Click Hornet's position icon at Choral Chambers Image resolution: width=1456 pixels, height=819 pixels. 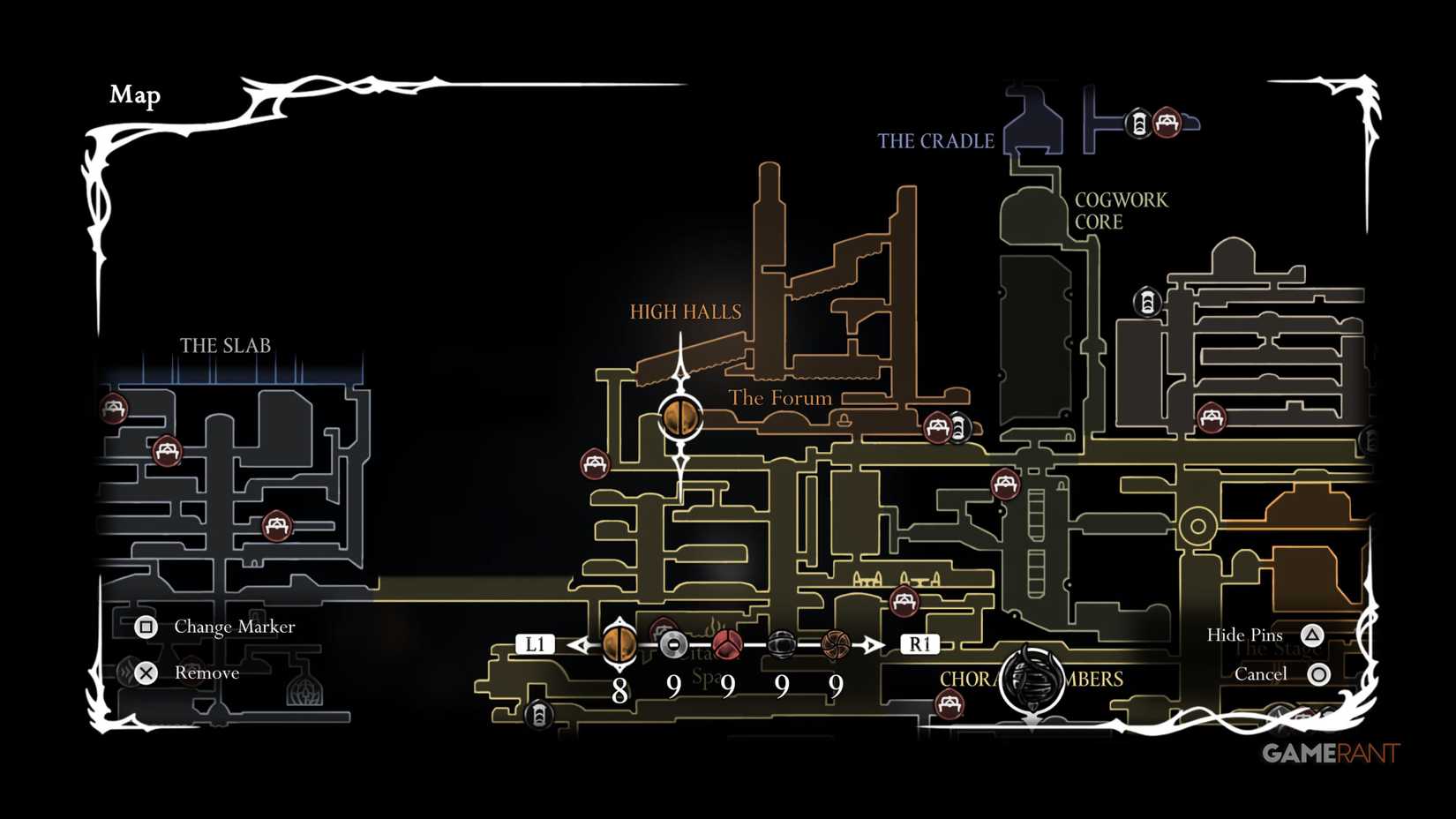coord(1032,680)
